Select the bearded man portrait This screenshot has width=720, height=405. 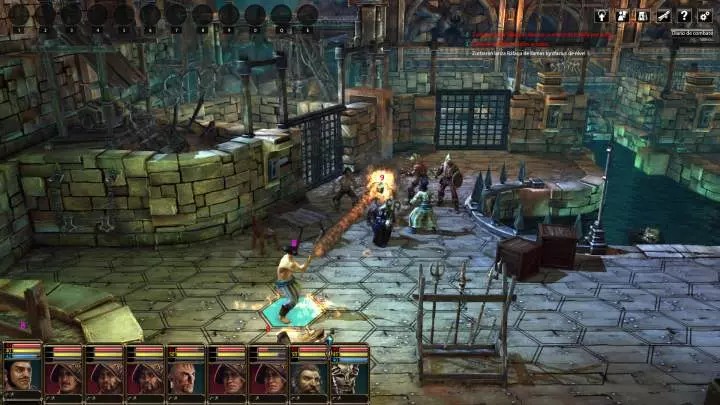coord(308,376)
